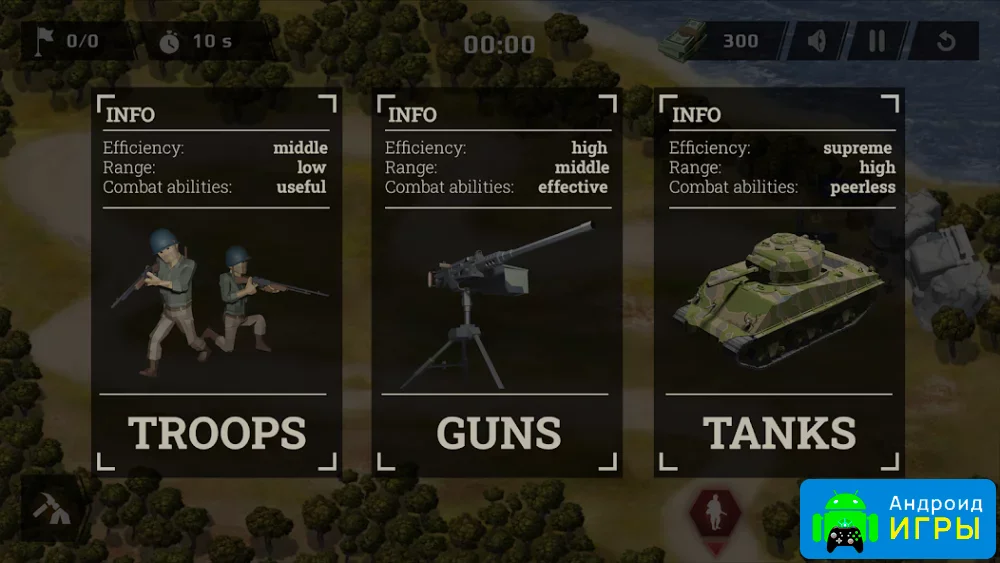Open the Андроид ИГРЫ watermark logo
The width and height of the screenshot is (1000, 563).
click(898, 518)
